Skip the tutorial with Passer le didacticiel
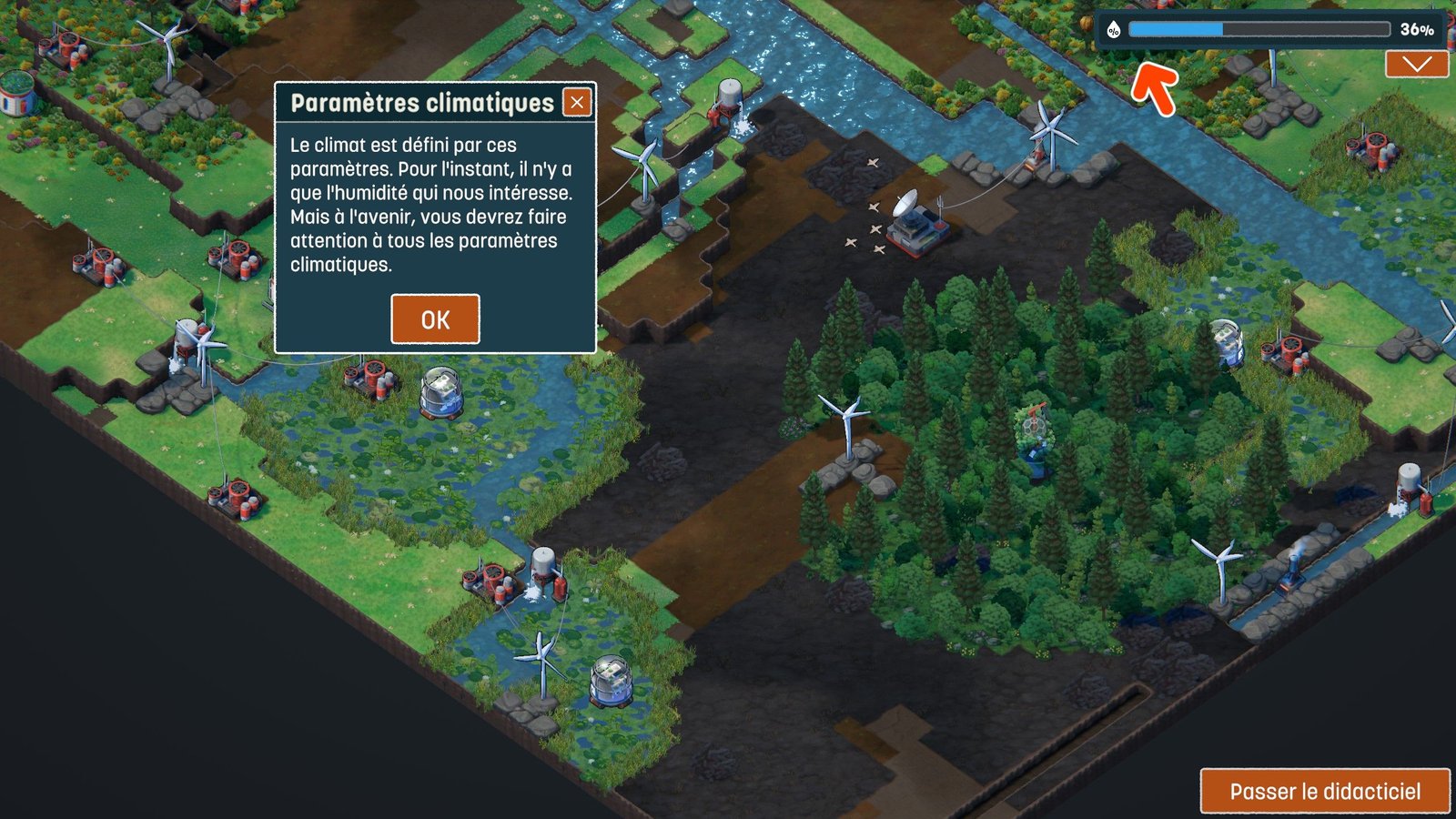Image resolution: width=1456 pixels, height=819 pixels. point(1324,791)
